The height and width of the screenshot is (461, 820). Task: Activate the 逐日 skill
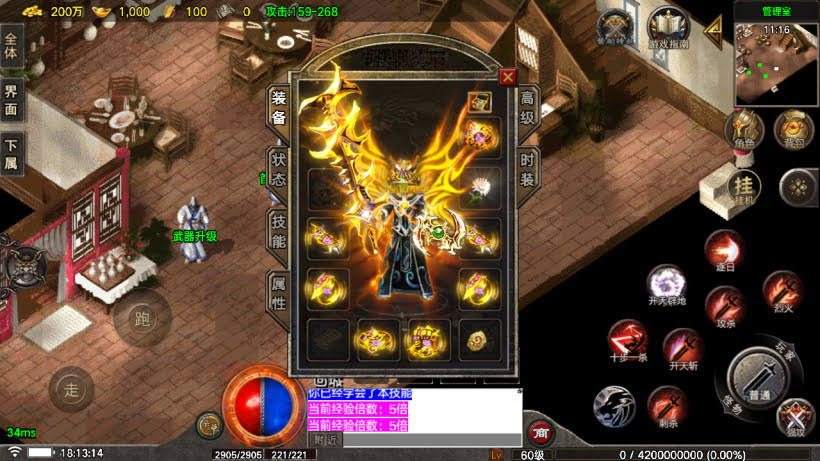pos(723,249)
